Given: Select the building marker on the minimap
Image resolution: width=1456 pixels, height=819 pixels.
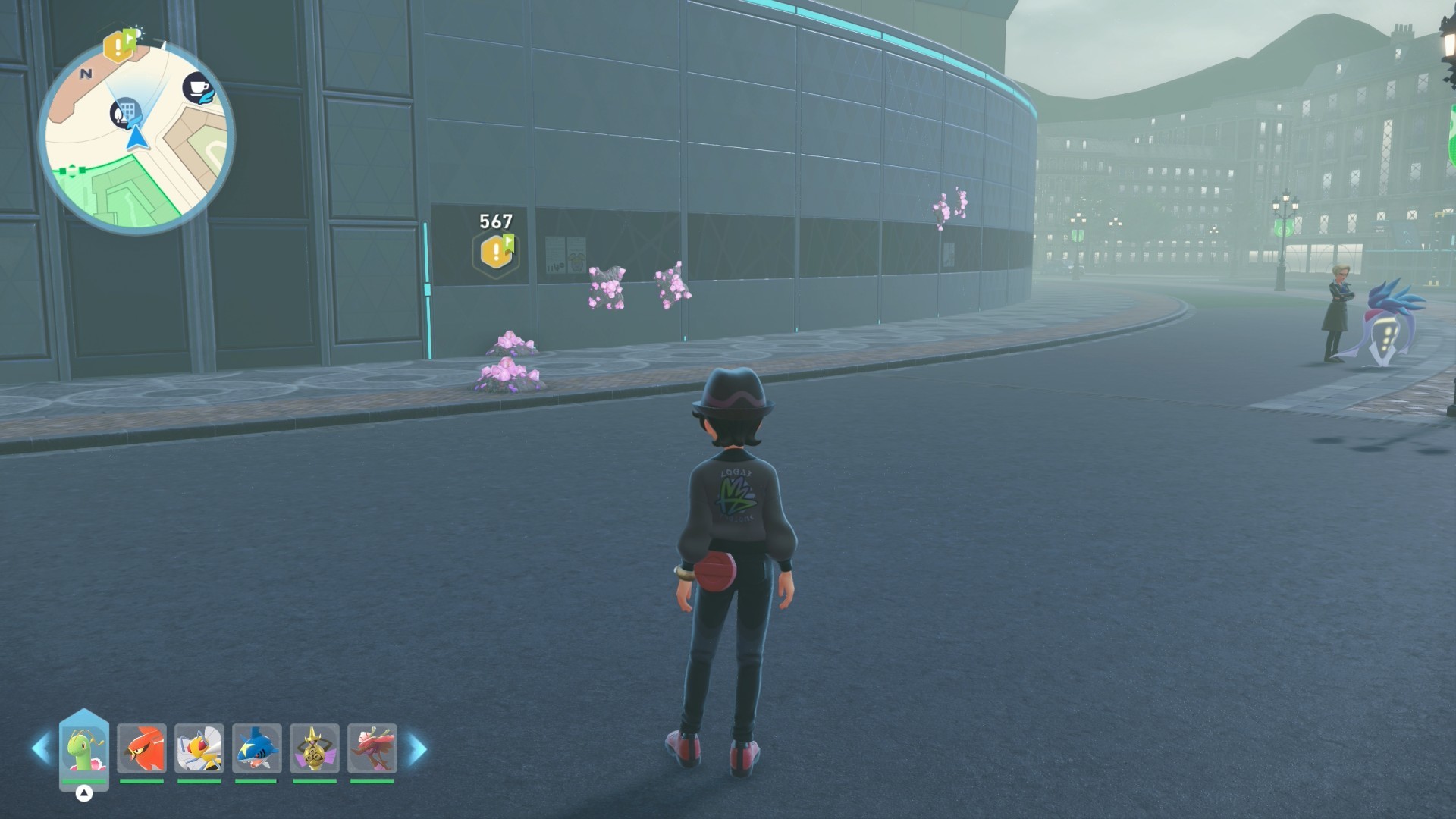Looking at the screenshot, I should (126, 112).
